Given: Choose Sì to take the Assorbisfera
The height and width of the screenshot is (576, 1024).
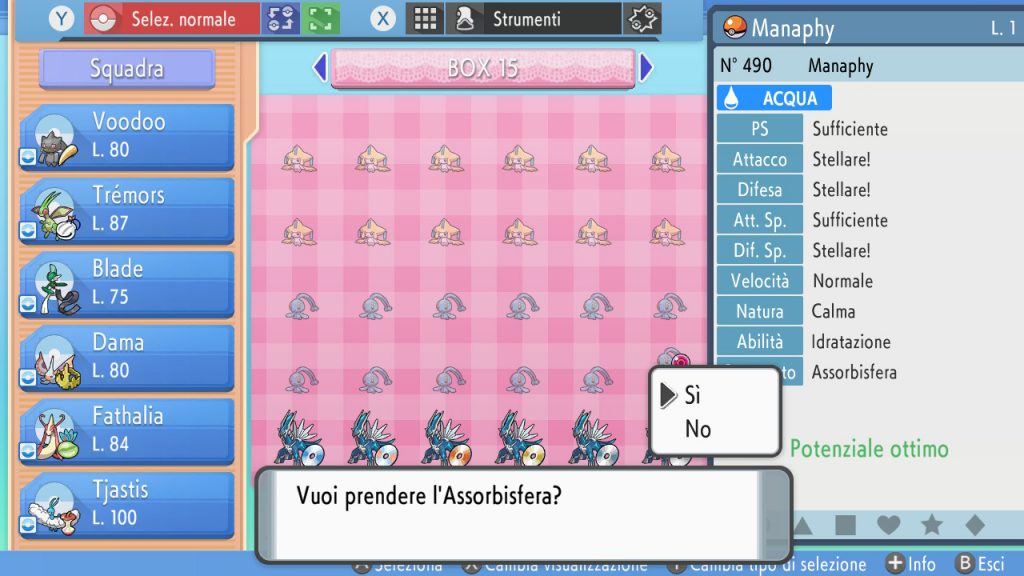Looking at the screenshot, I should point(693,395).
